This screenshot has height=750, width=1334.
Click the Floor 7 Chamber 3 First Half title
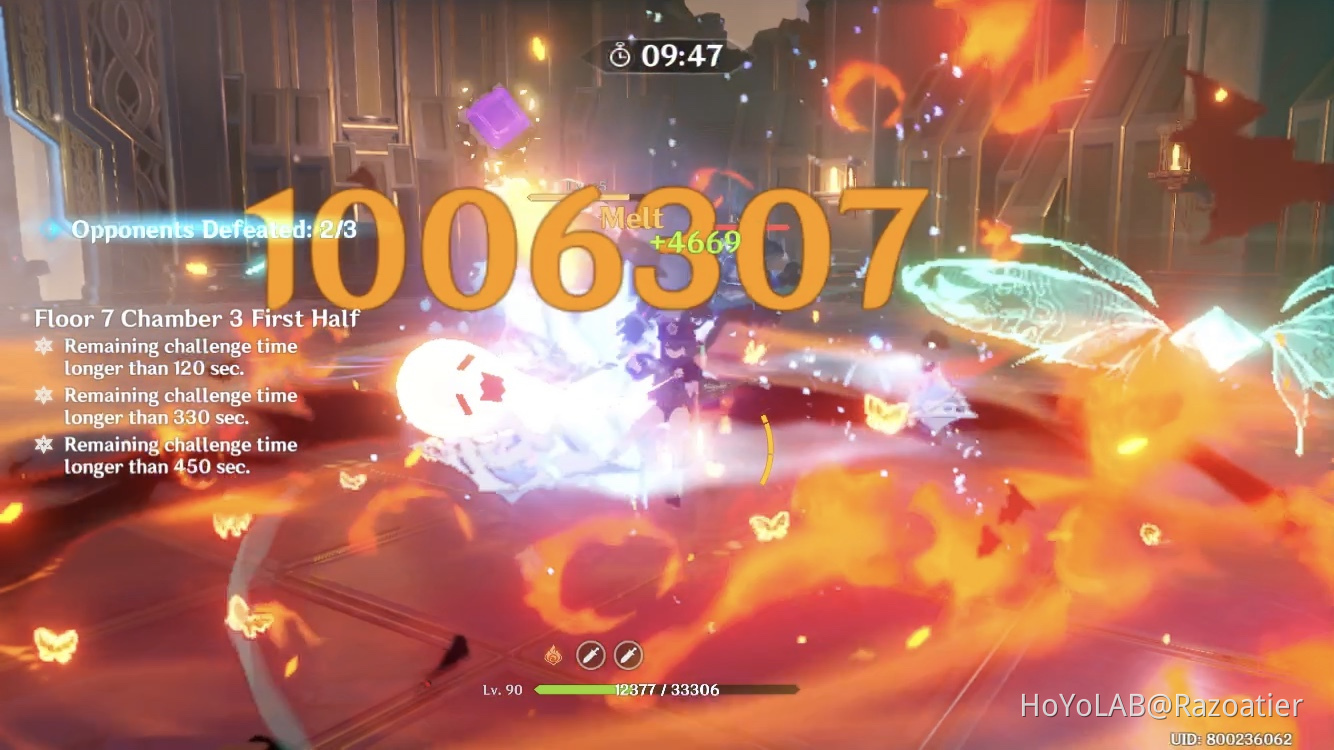pyautogui.click(x=197, y=319)
